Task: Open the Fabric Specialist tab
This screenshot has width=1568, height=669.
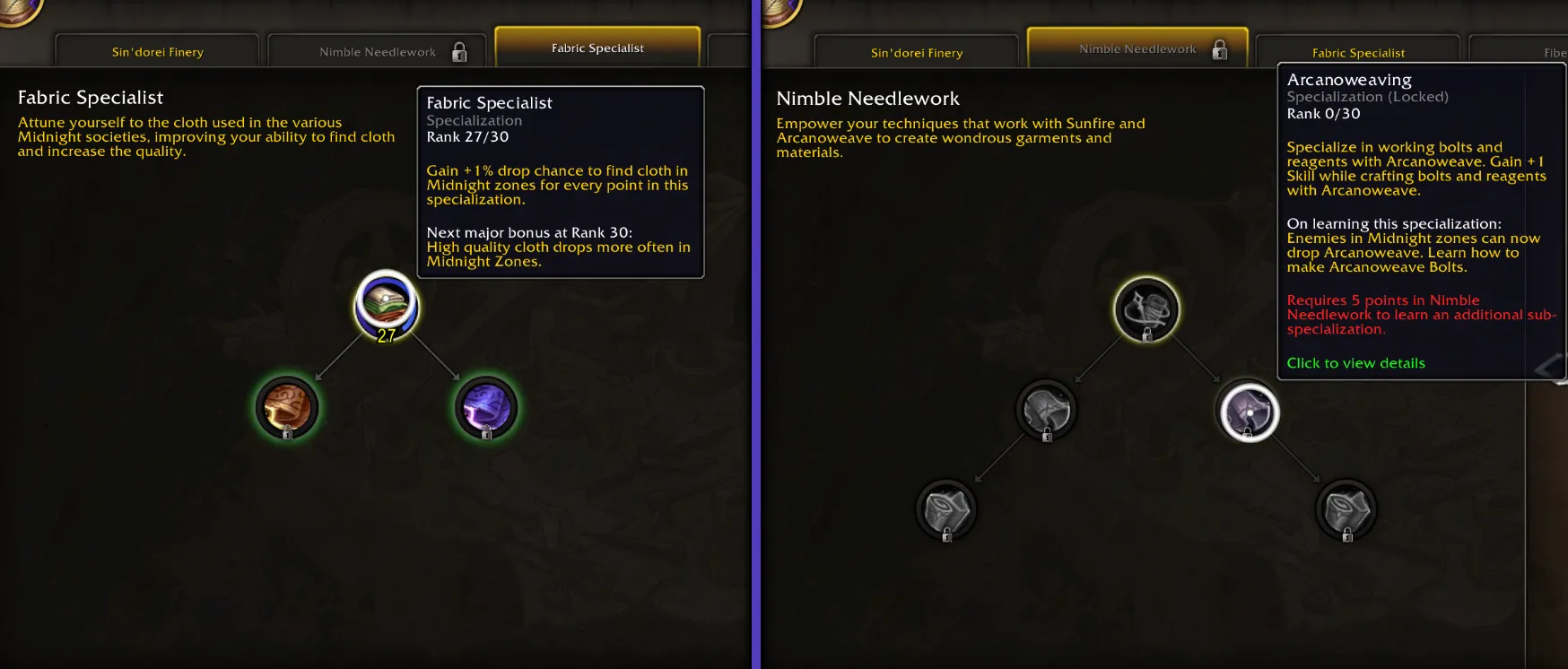Action: (1358, 52)
